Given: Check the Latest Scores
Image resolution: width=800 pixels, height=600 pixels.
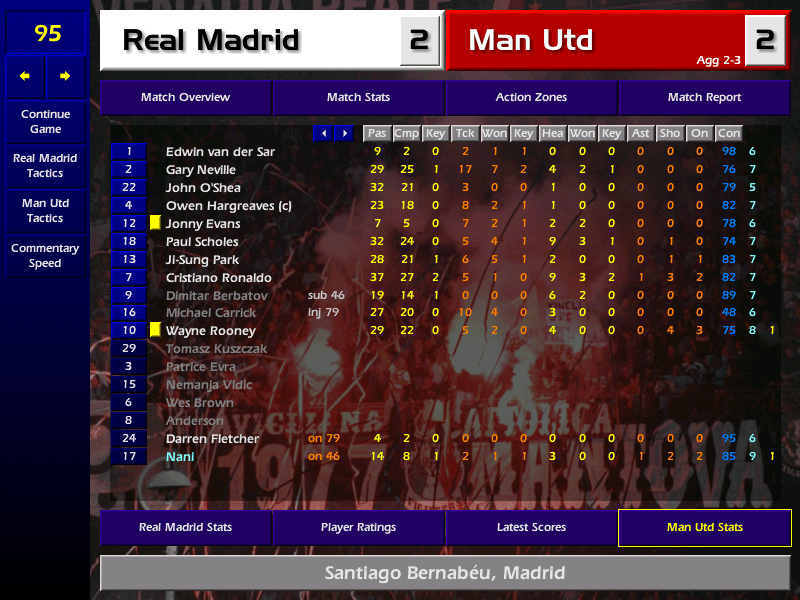Looking at the screenshot, I should pyautogui.click(x=531, y=528).
